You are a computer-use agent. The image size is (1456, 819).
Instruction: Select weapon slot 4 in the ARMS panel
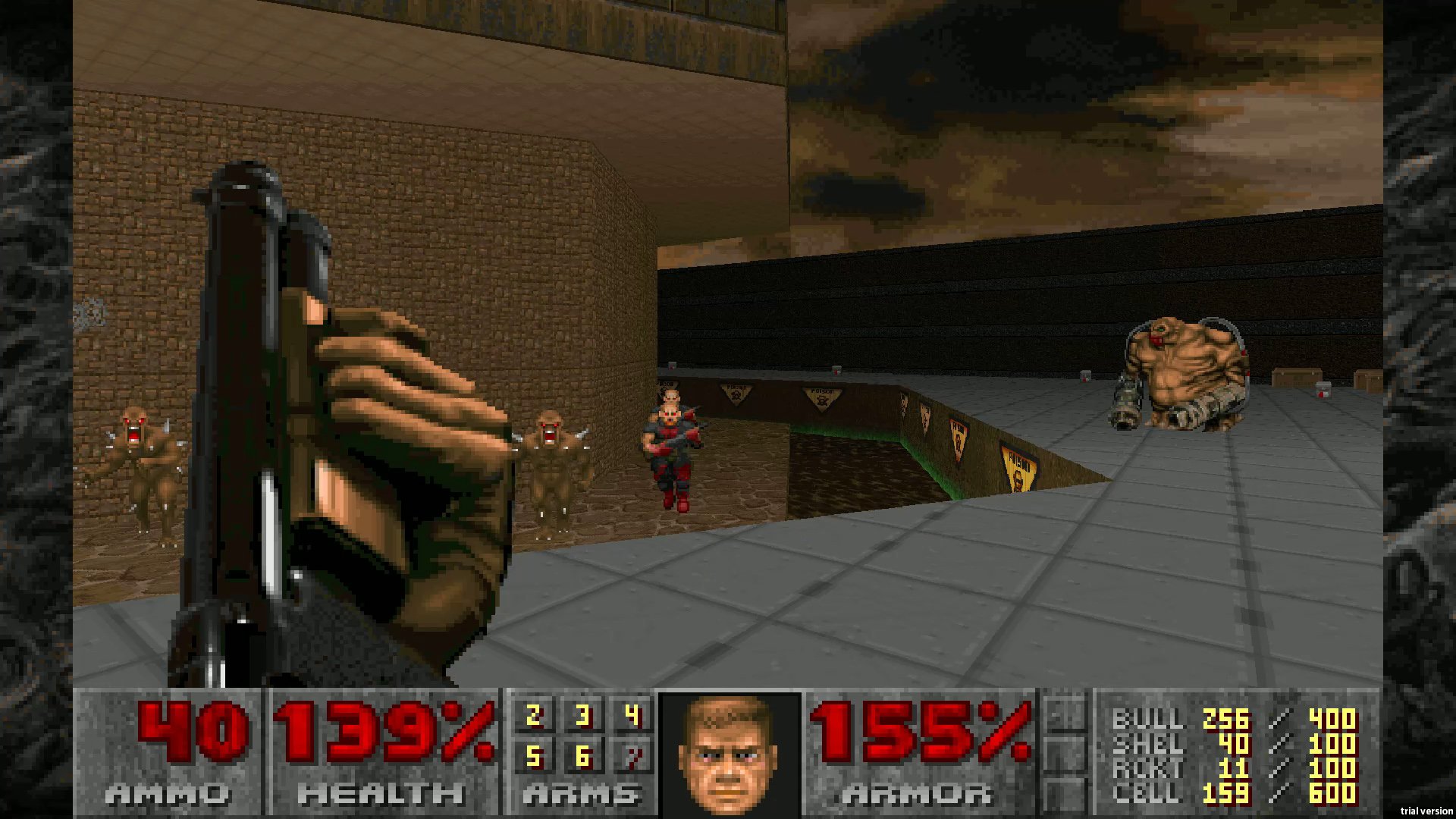632,714
